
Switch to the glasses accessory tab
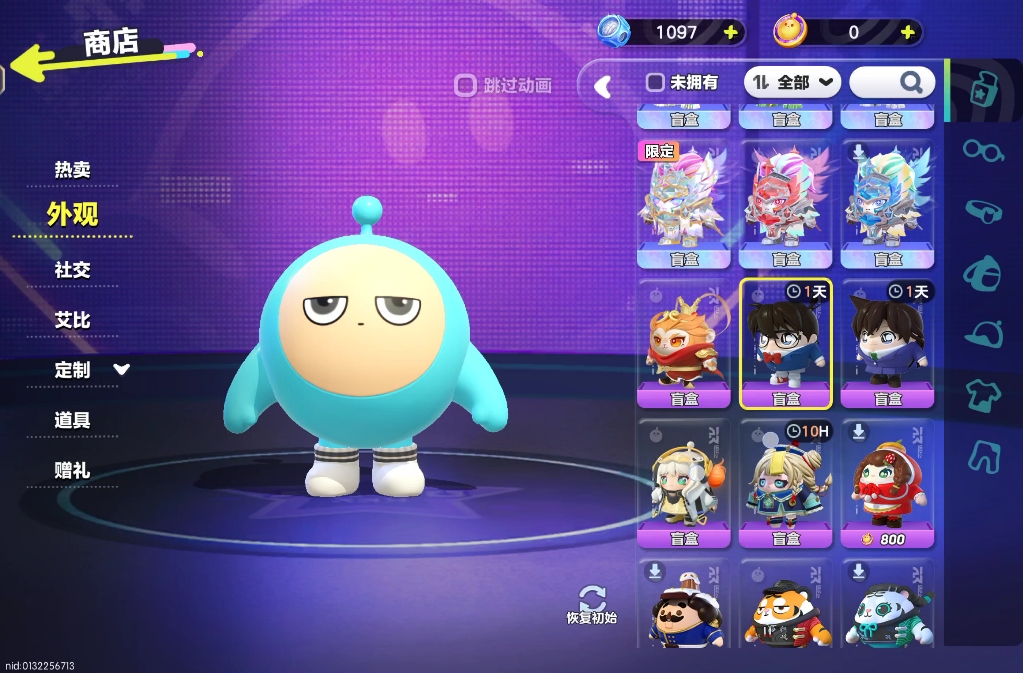[x=983, y=151]
